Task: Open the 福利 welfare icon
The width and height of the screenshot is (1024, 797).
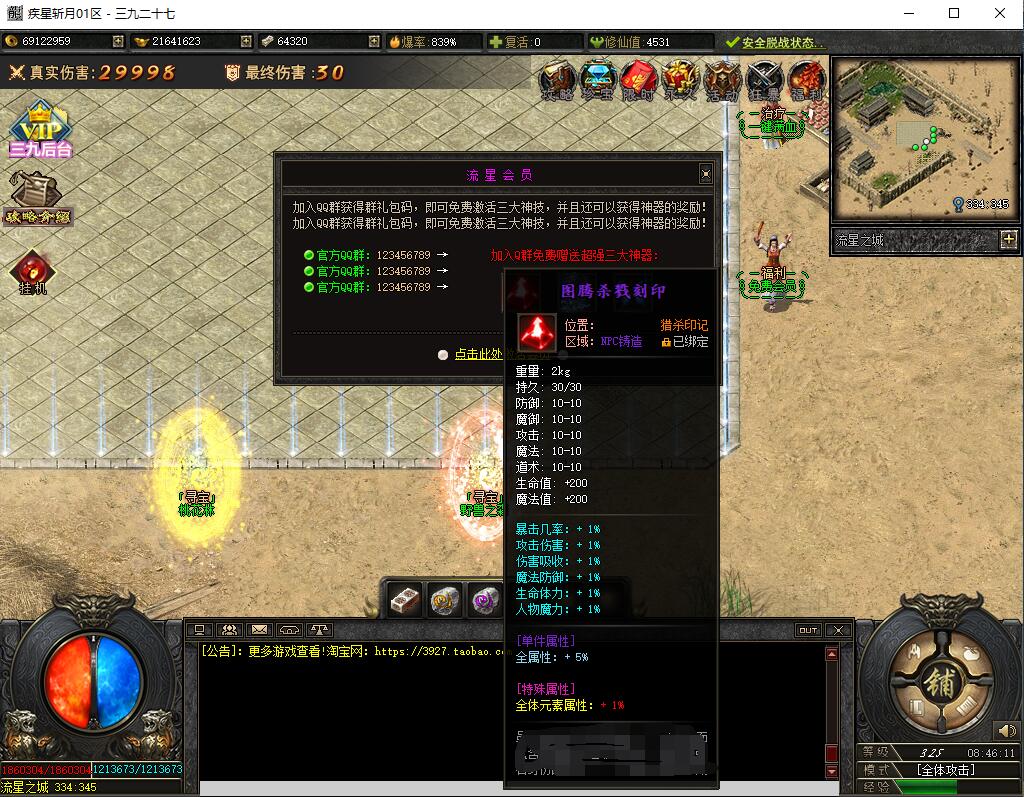Action: (804, 80)
